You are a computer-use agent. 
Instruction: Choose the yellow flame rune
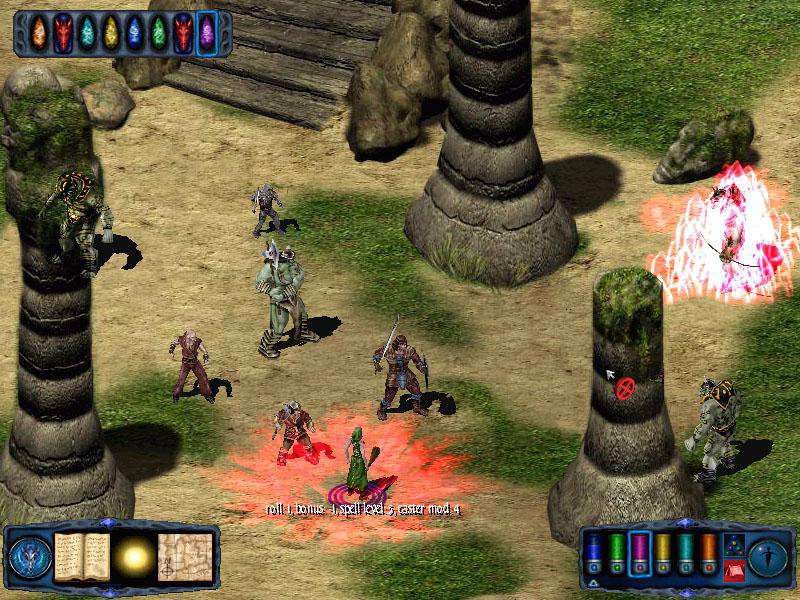click(x=111, y=33)
